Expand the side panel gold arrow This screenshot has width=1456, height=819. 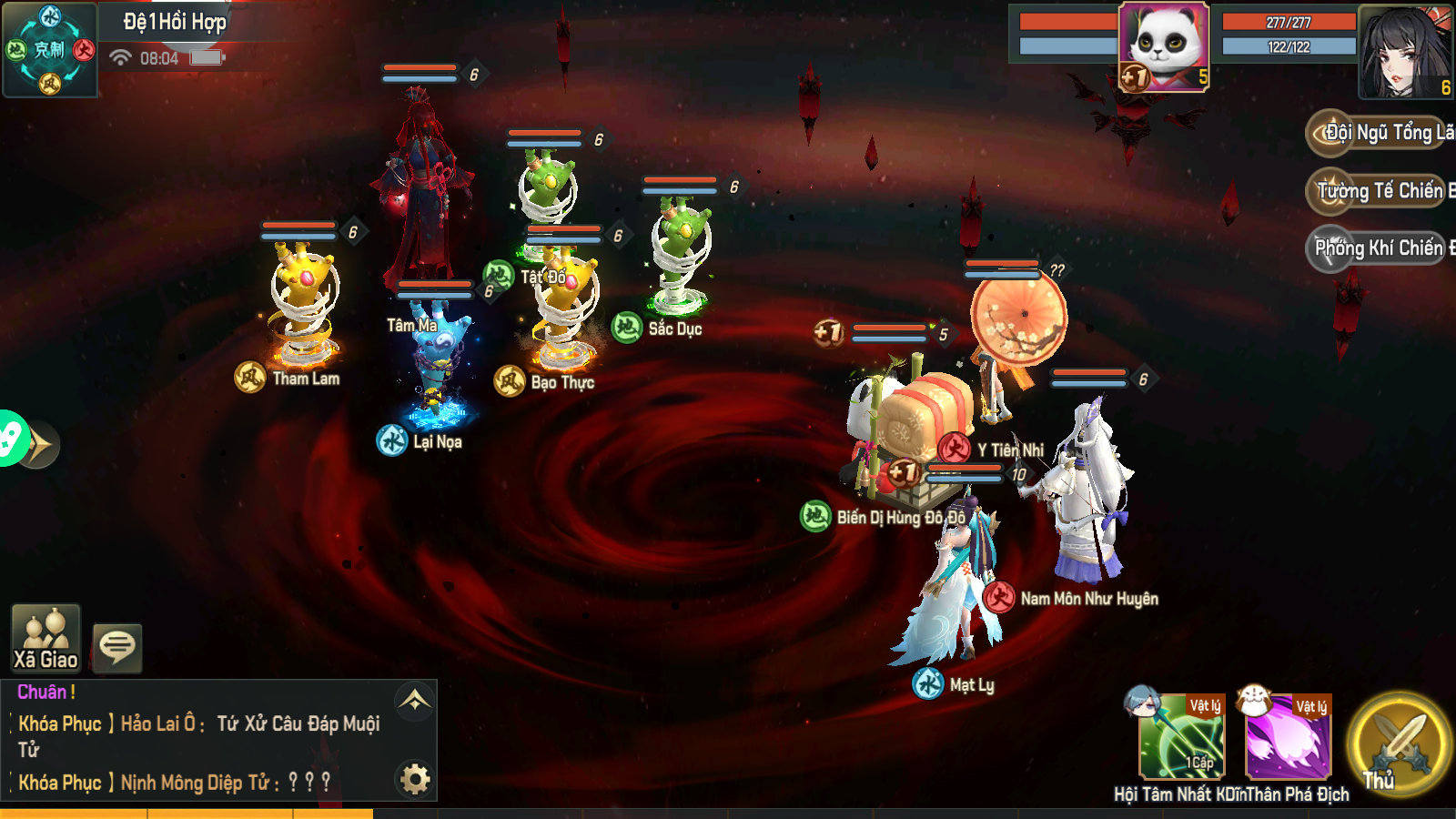40,445
